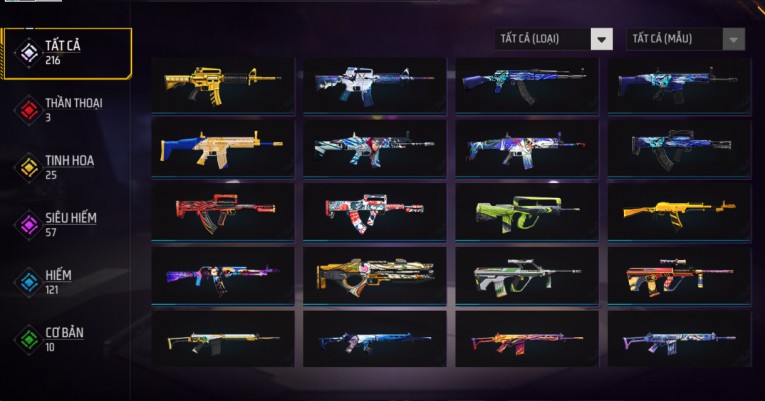
Task: Choose the red skeletal Groza skin
Action: click(x=223, y=211)
